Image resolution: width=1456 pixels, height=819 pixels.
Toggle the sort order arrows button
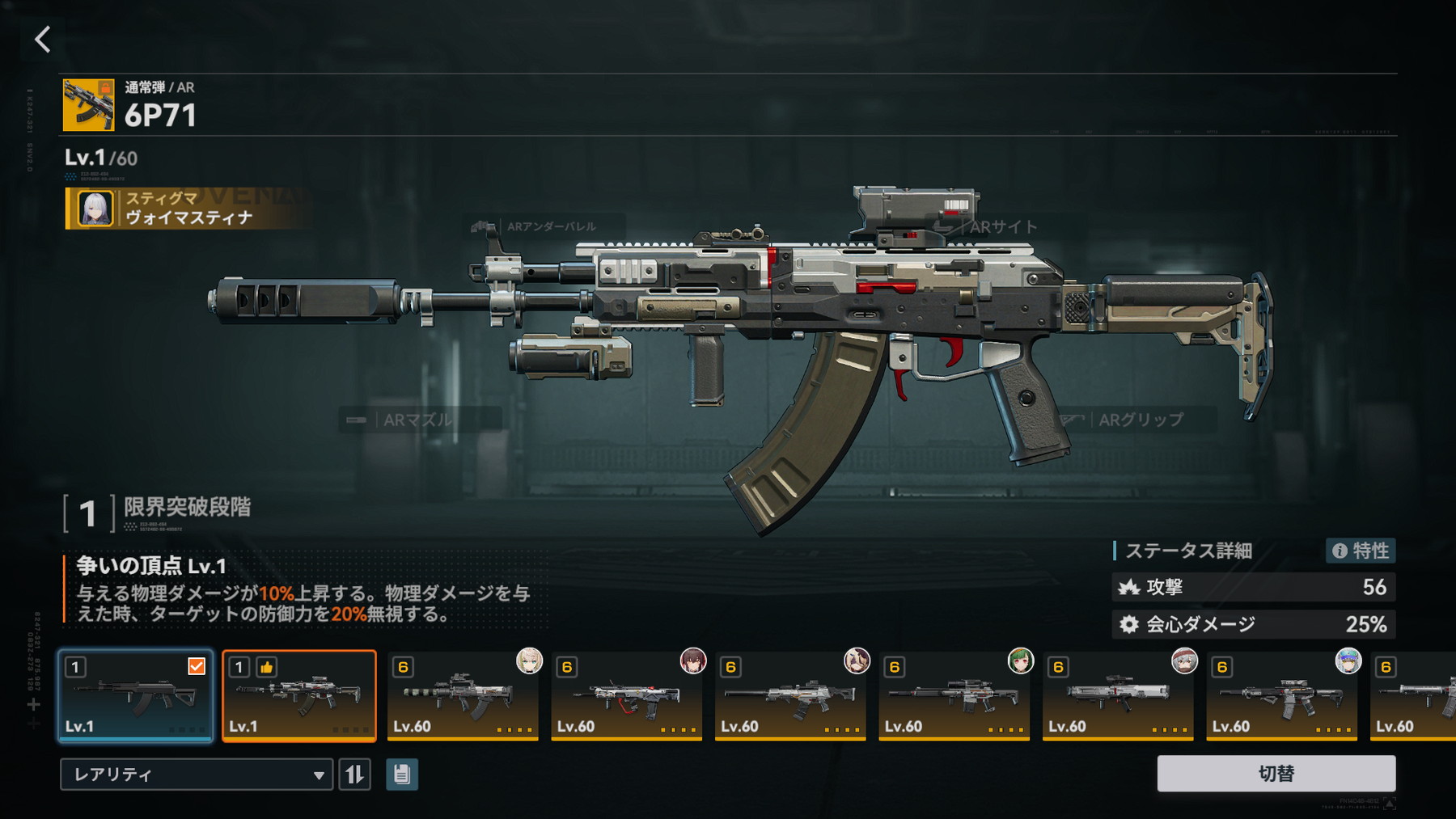click(354, 775)
